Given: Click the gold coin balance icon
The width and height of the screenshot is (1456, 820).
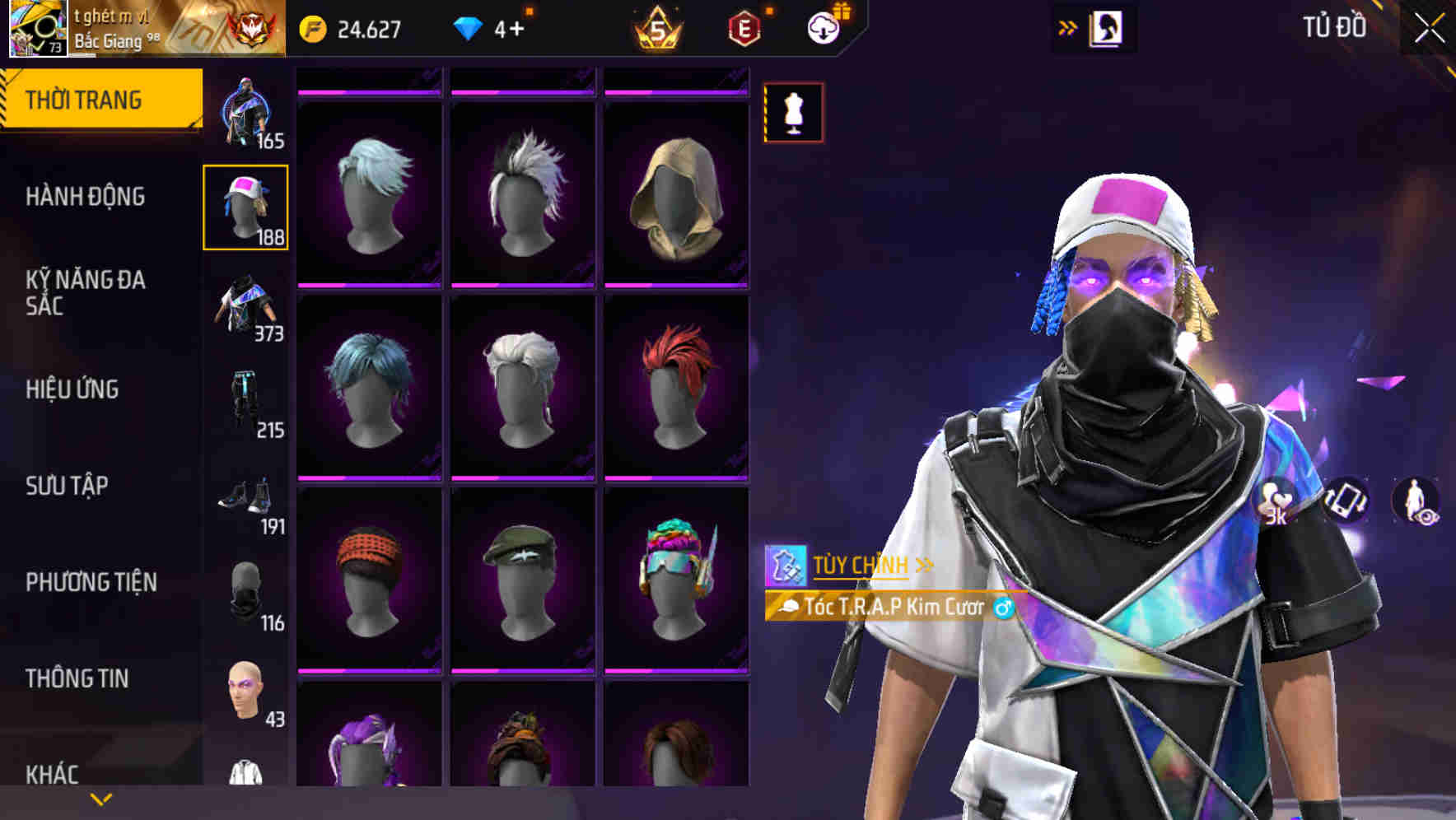Looking at the screenshot, I should [x=311, y=27].
